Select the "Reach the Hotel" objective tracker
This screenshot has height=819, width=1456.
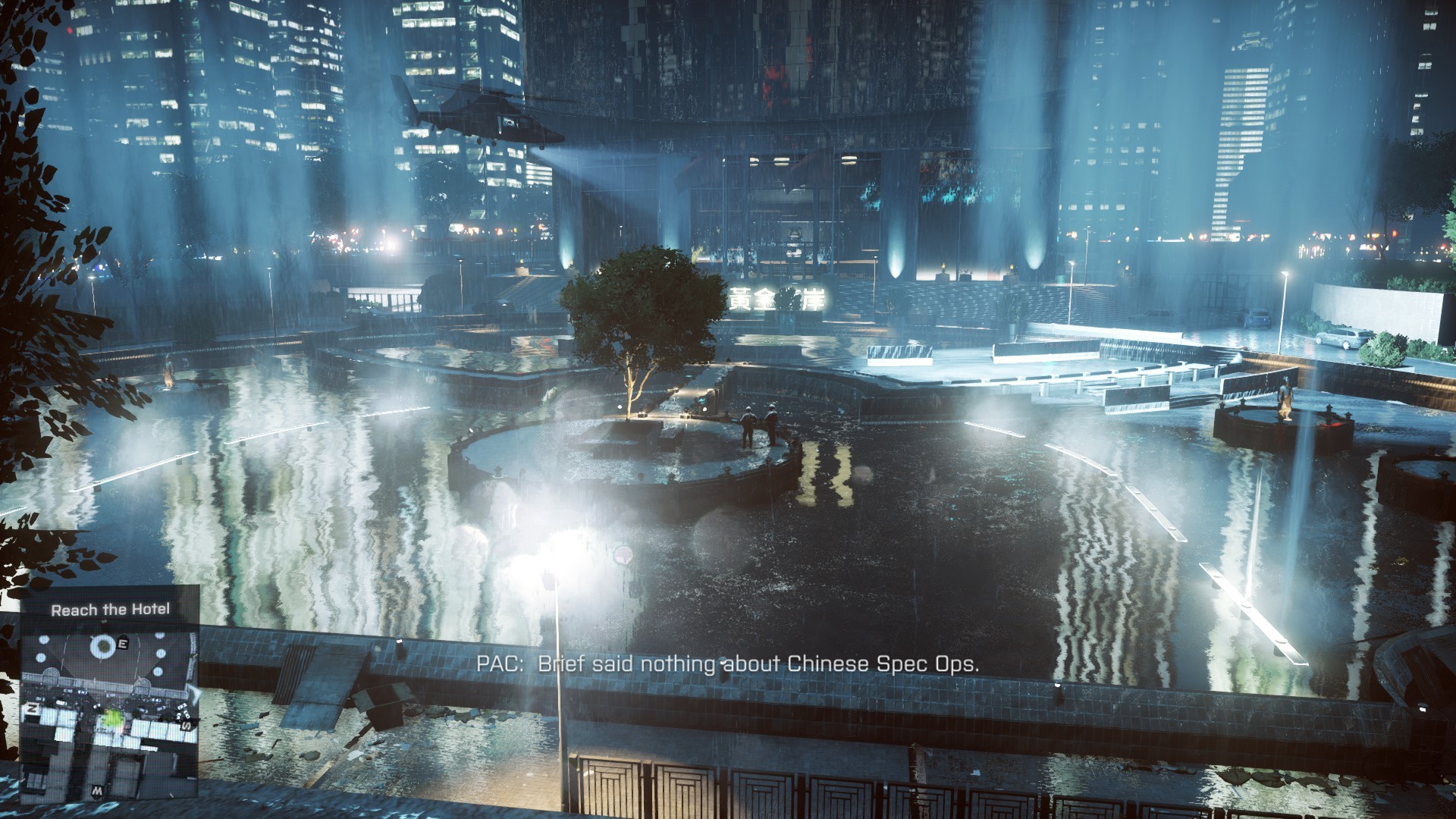(x=110, y=610)
